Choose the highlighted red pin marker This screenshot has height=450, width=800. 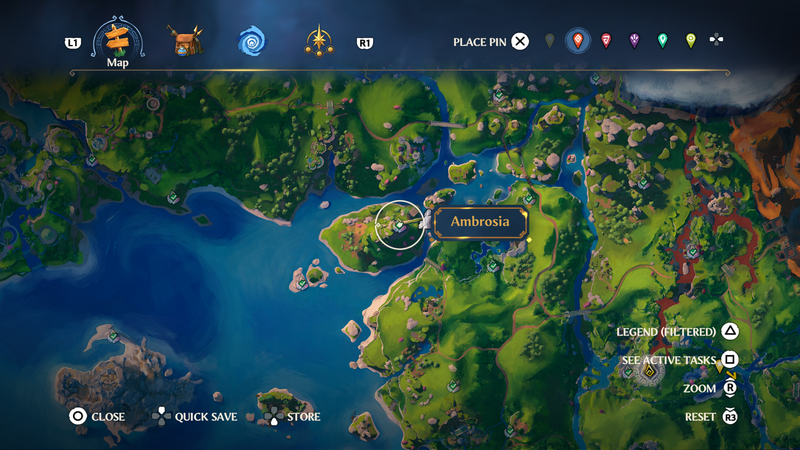(577, 41)
